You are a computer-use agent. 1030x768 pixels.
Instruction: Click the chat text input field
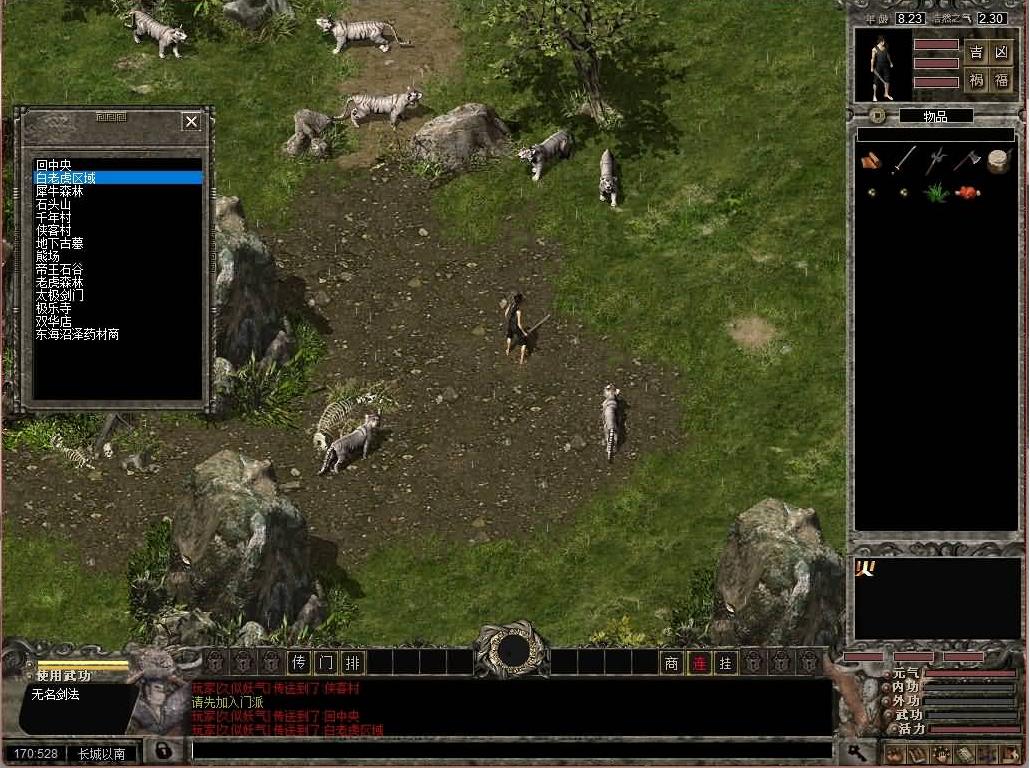[x=510, y=750]
